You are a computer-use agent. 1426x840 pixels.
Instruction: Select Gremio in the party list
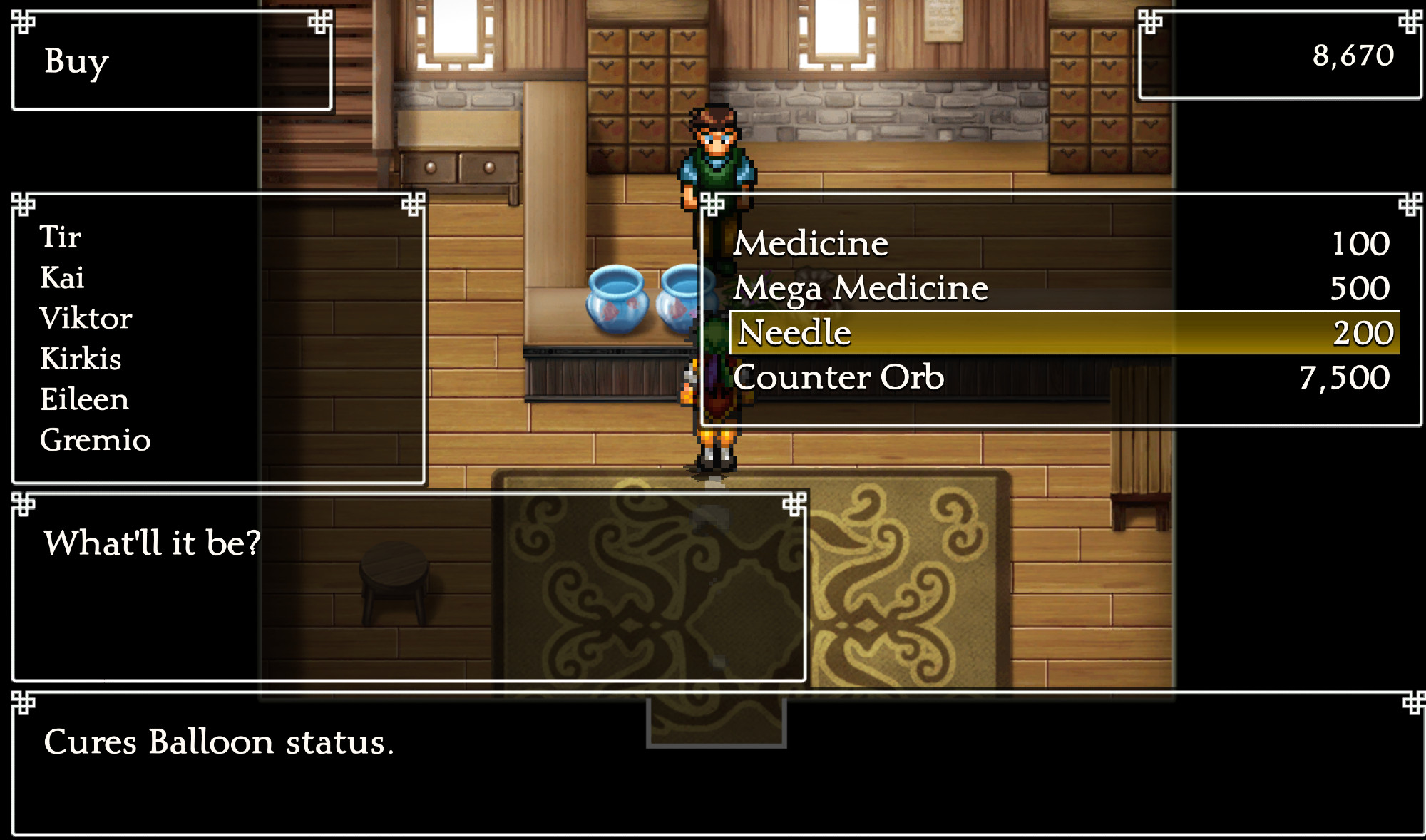95,440
